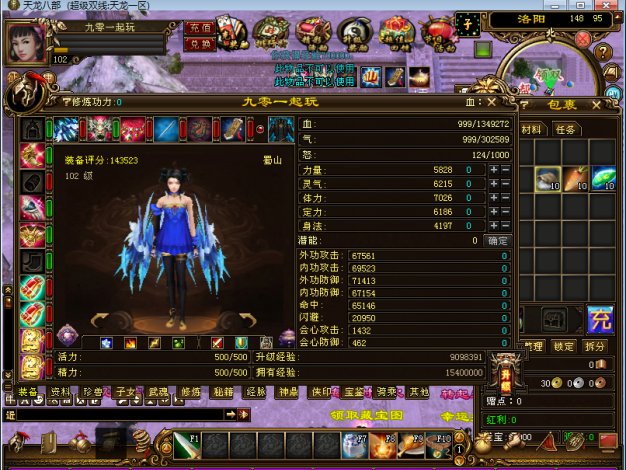Screen dimensions: 626x470
Task: Click the 充值 recharge button
Action: (198, 29)
